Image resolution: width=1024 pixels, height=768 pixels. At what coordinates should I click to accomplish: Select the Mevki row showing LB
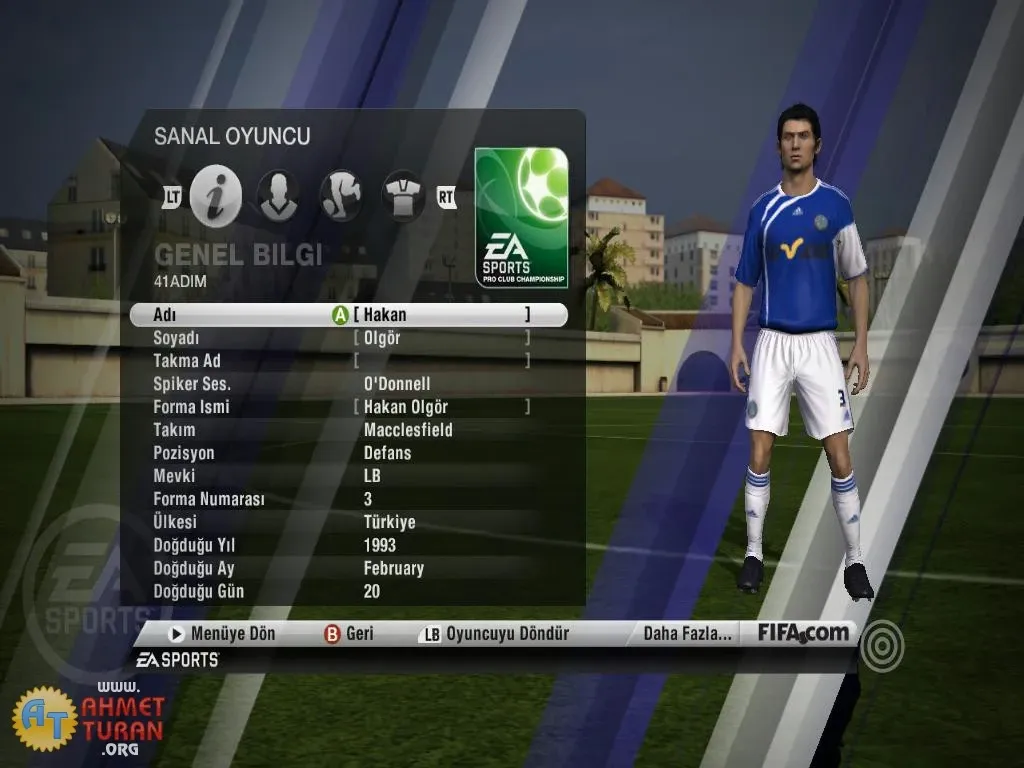point(373,476)
